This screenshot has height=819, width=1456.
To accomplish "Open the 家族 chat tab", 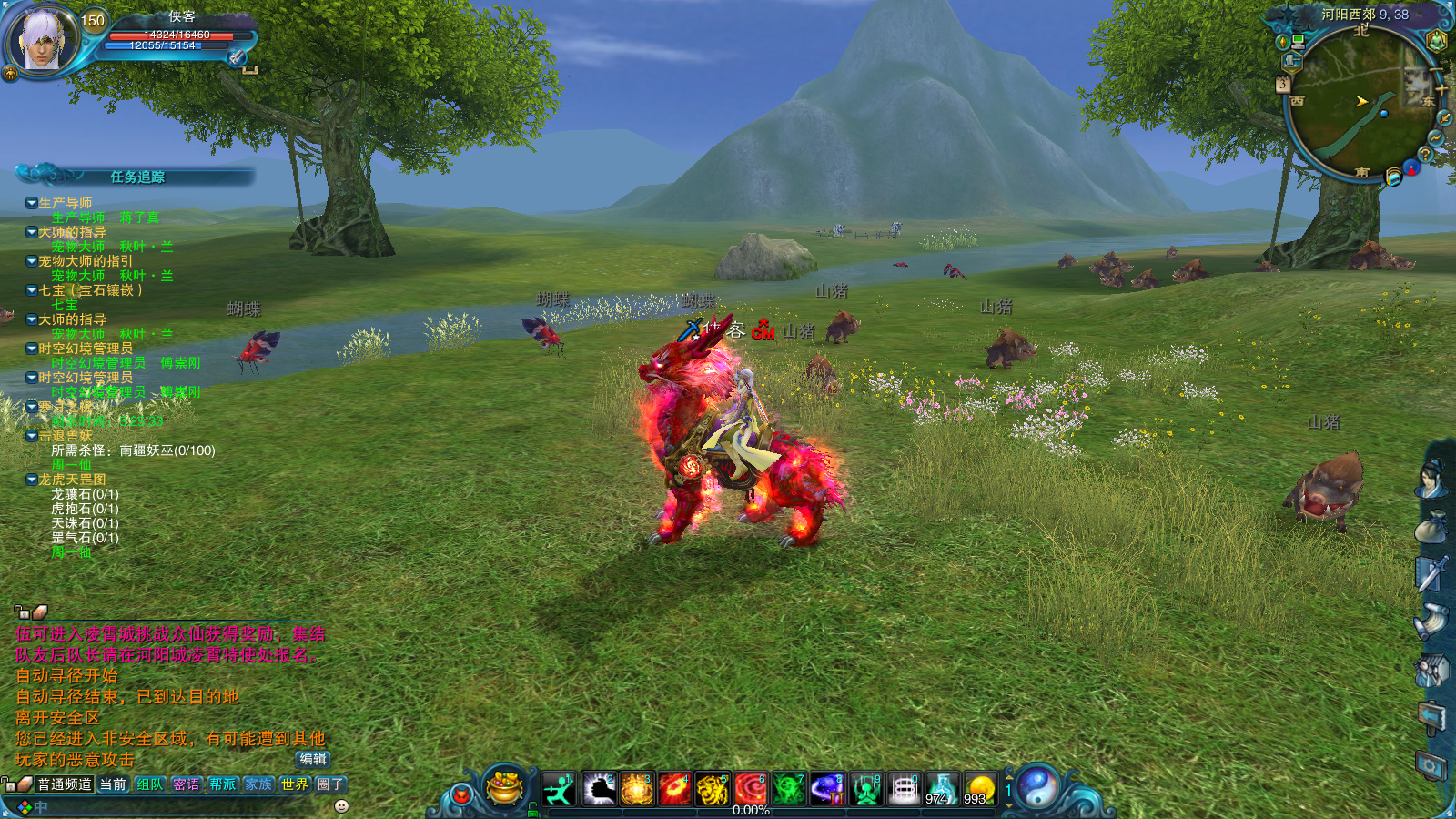I will point(258,784).
